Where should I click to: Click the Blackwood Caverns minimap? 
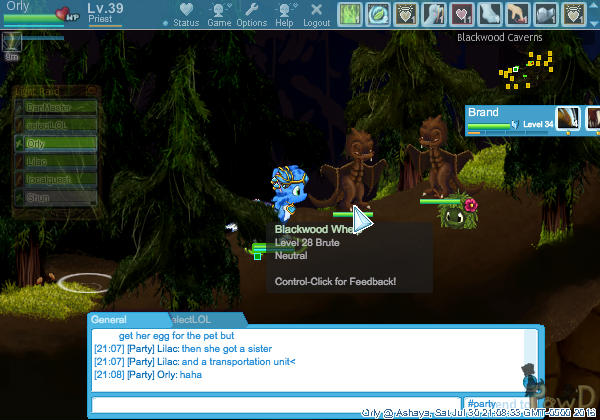point(521,65)
